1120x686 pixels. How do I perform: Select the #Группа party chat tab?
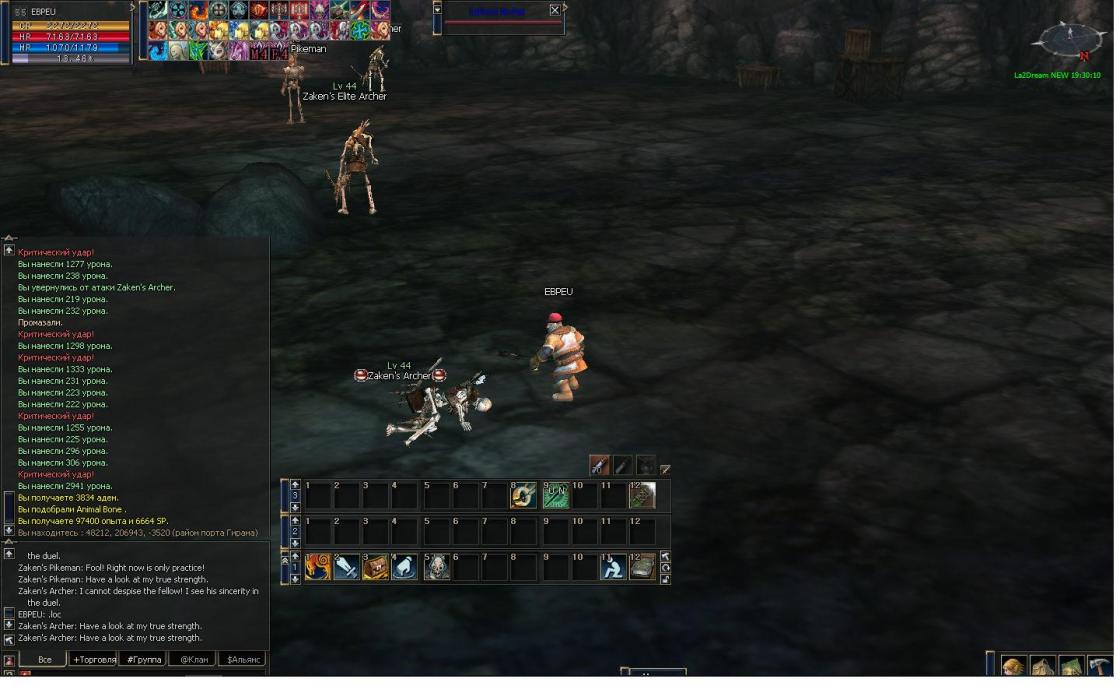pyautogui.click(x=142, y=660)
